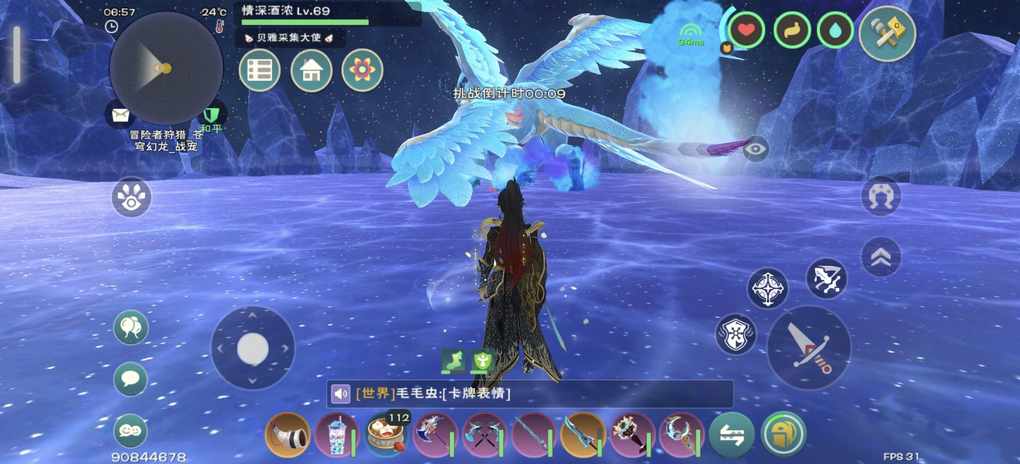Tap the home house button
This screenshot has height=464, width=1020.
(x=311, y=71)
